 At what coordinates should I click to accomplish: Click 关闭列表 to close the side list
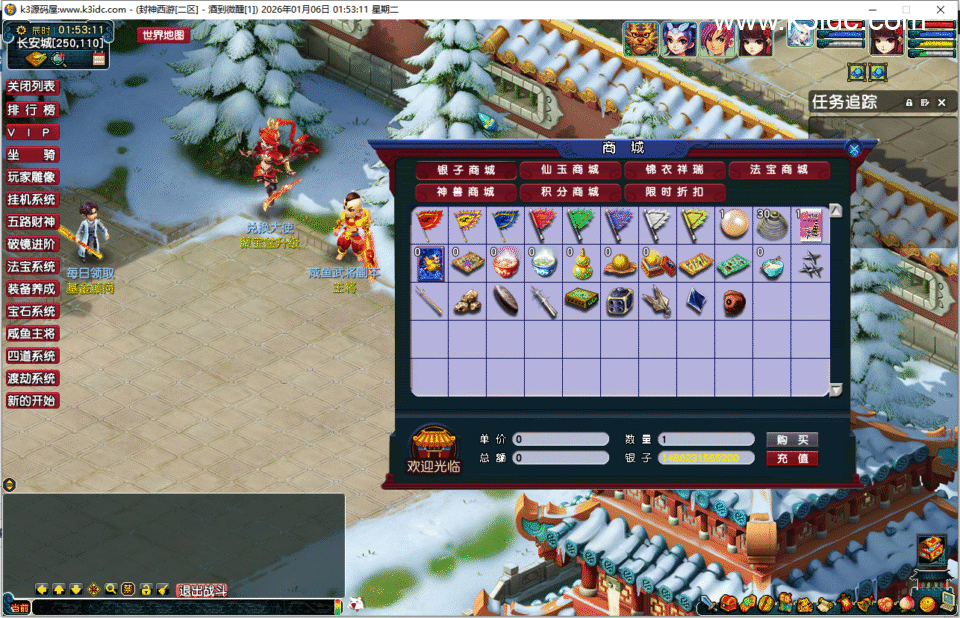[x=32, y=87]
